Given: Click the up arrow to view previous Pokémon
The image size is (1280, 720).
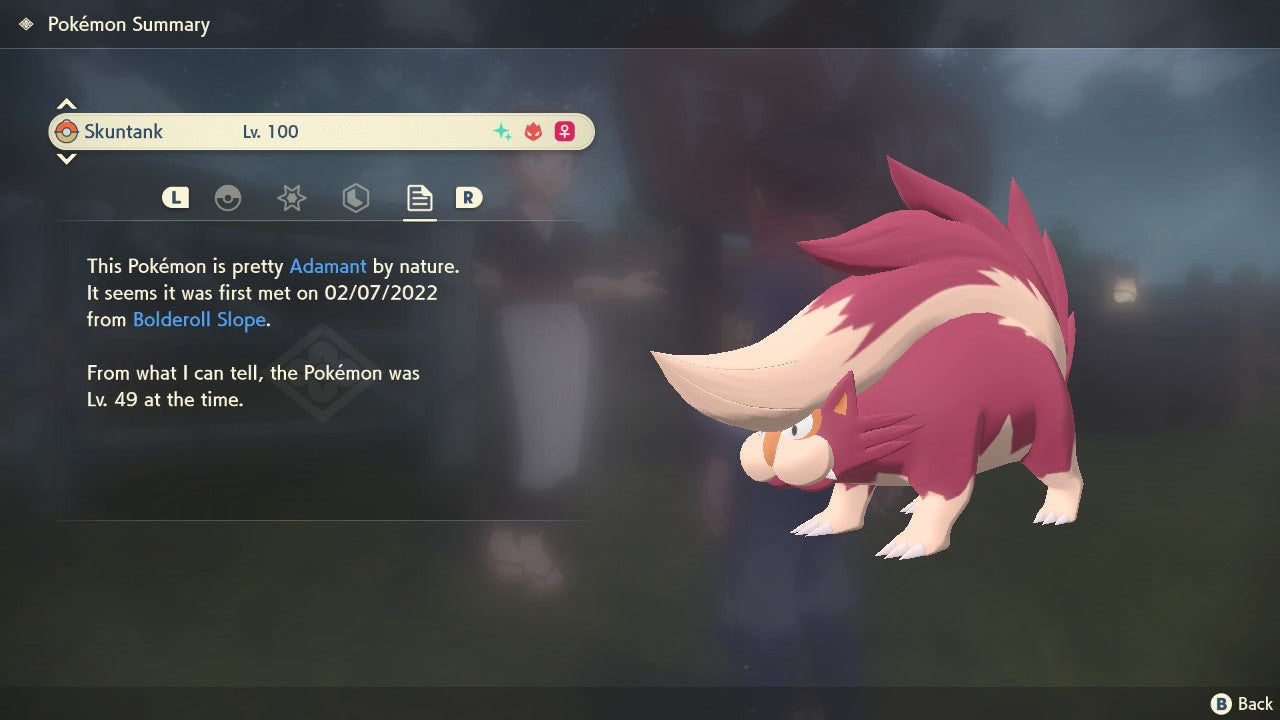Looking at the screenshot, I should tap(66, 103).
